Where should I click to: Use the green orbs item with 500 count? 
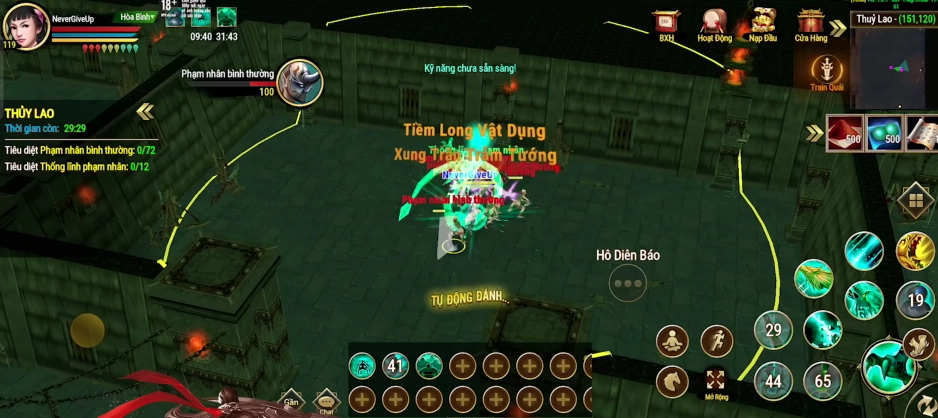pos(884,133)
